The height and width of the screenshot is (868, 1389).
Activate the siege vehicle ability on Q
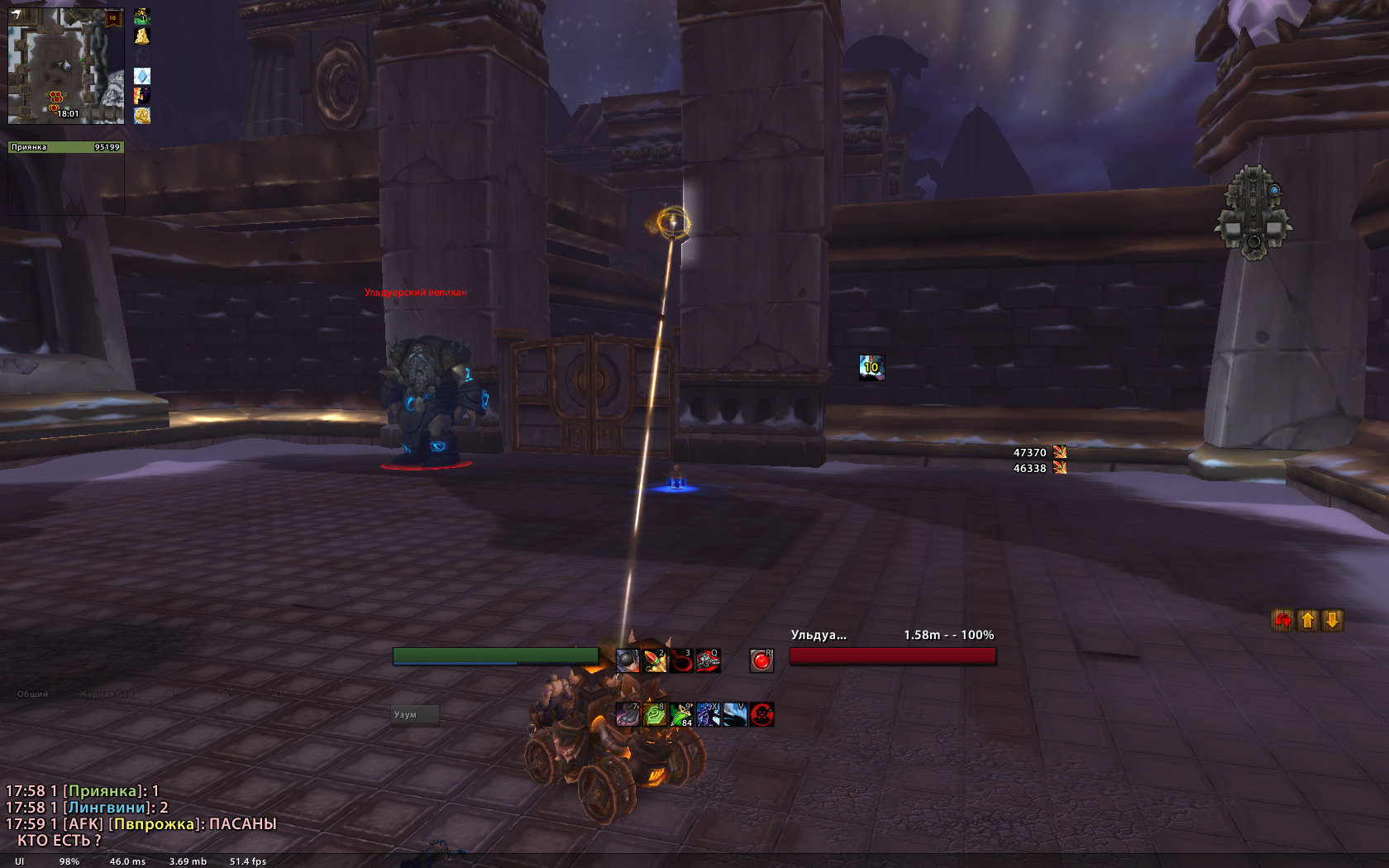coord(709,661)
